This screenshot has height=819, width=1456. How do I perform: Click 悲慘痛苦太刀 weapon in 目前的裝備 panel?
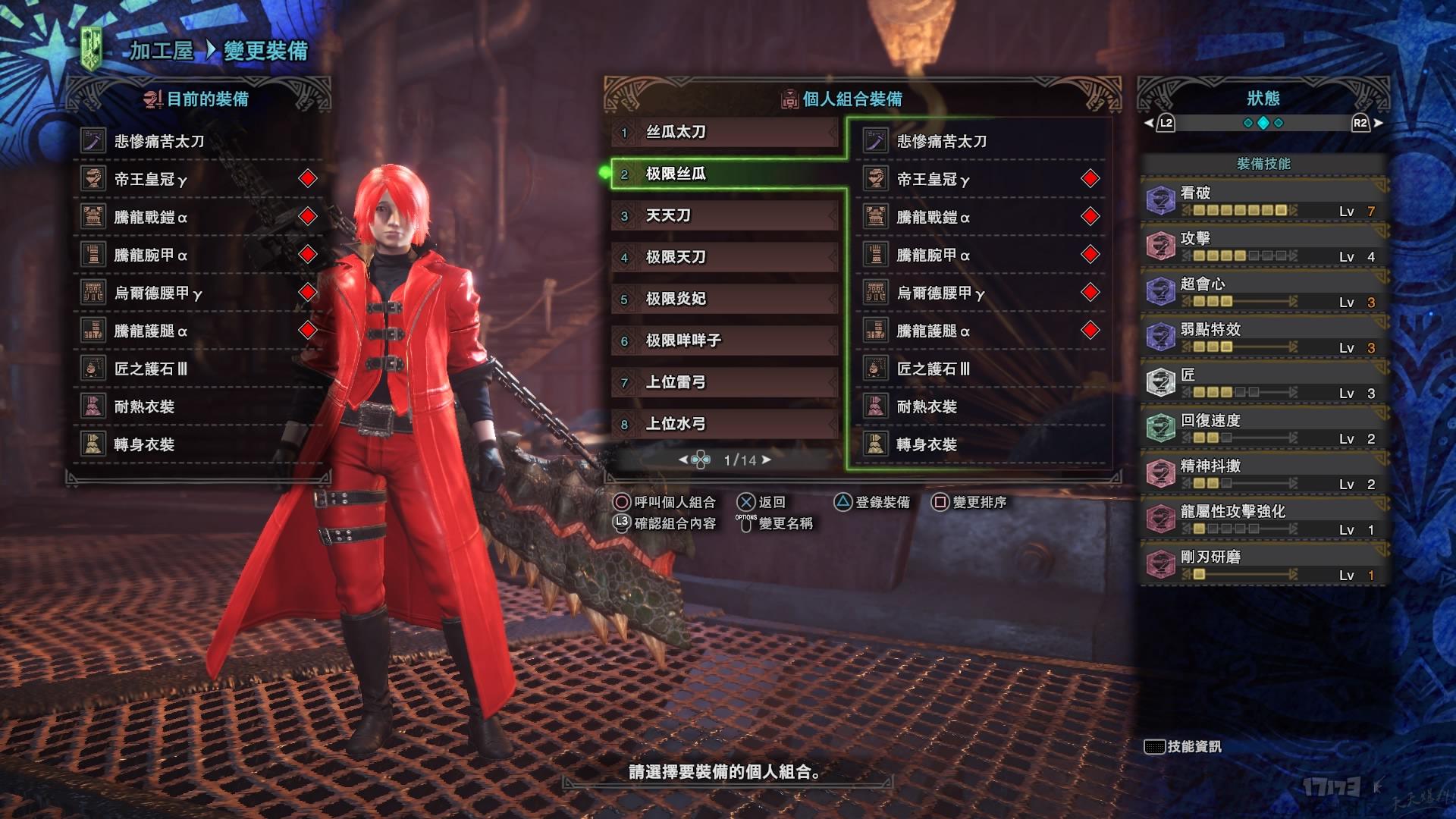(197, 141)
